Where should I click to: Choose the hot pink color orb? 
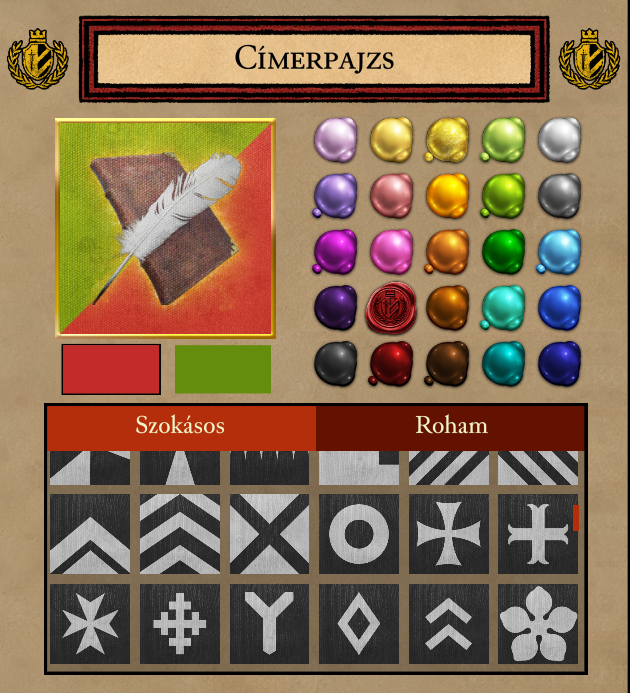391,250
